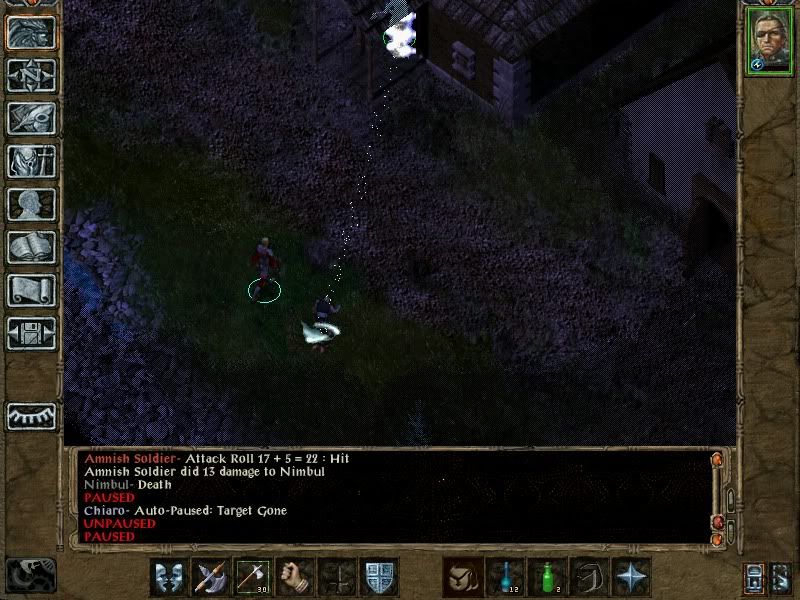Open the character record bust button
The width and height of the screenshot is (800, 600).
(31, 204)
